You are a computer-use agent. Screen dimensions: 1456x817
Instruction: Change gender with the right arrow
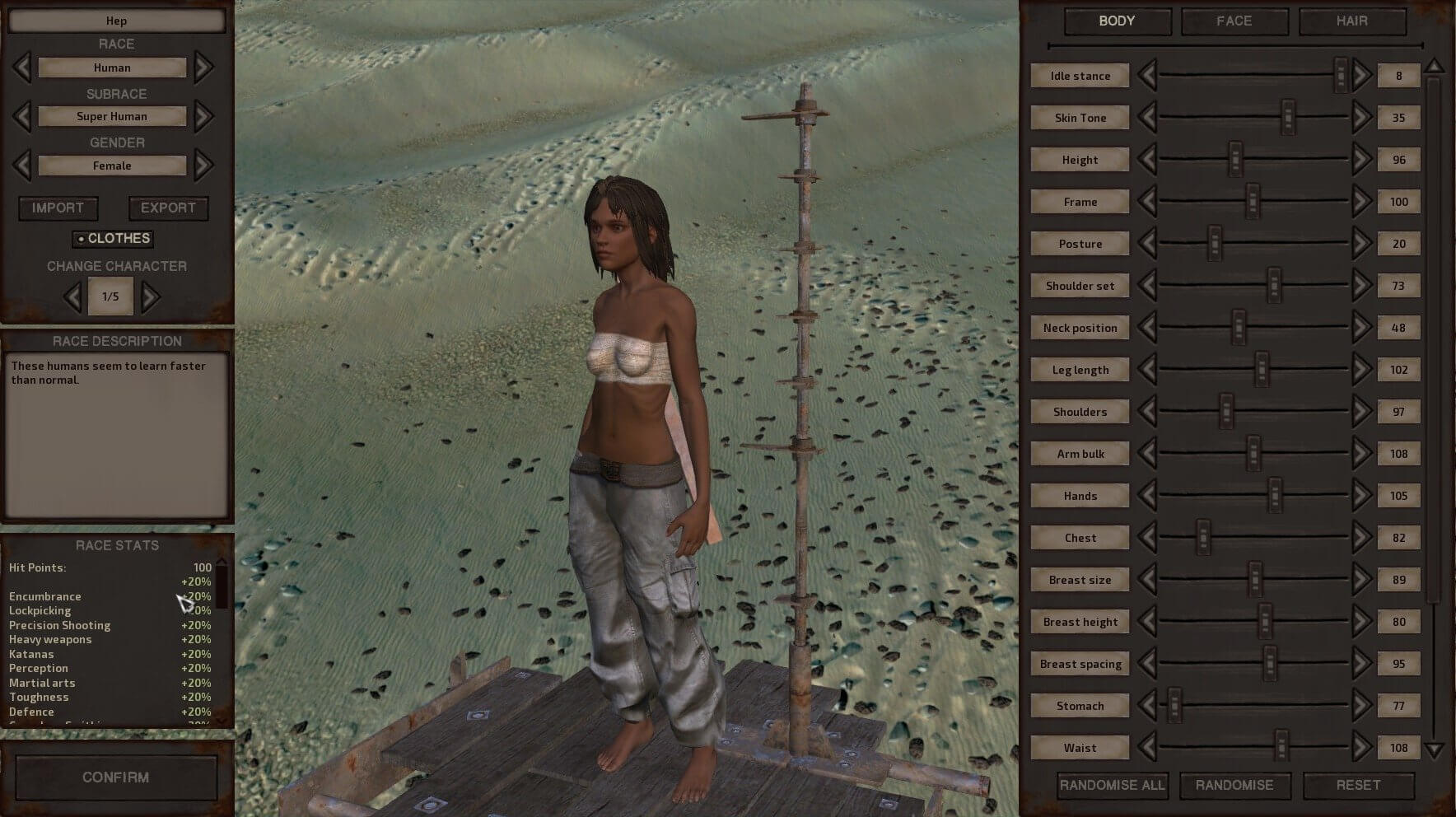coord(203,166)
